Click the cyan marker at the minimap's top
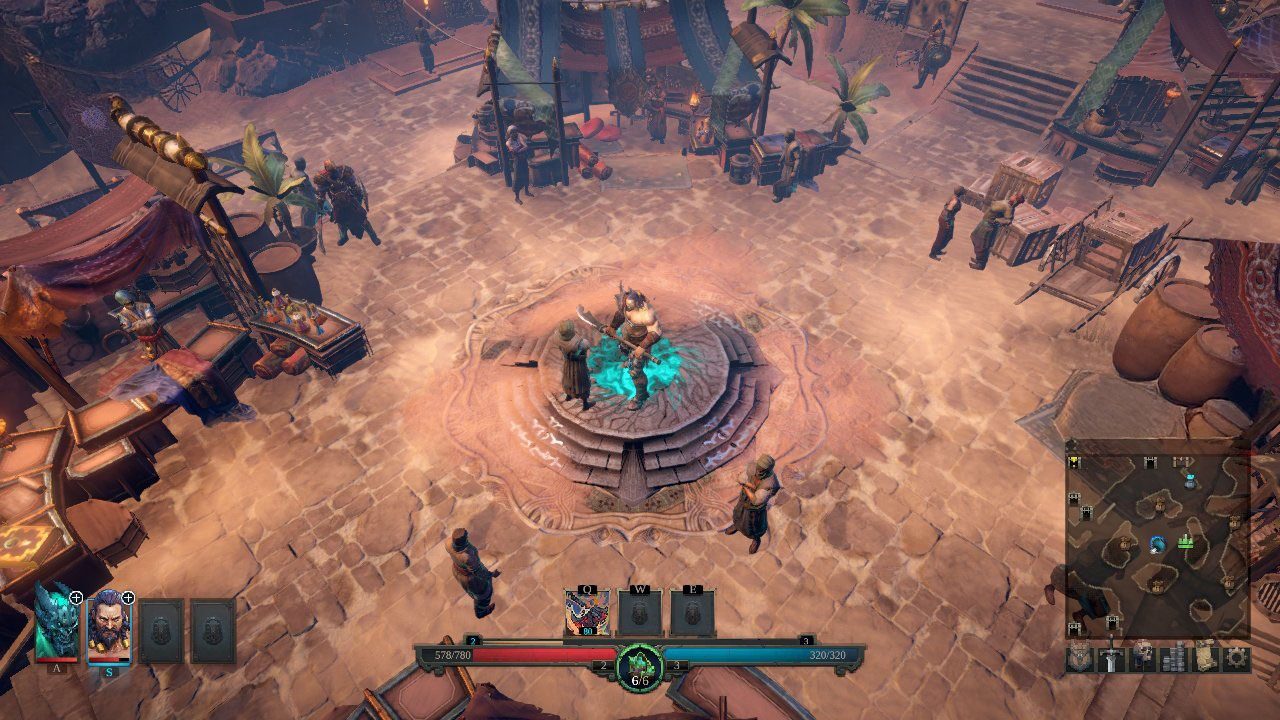 1190,481
